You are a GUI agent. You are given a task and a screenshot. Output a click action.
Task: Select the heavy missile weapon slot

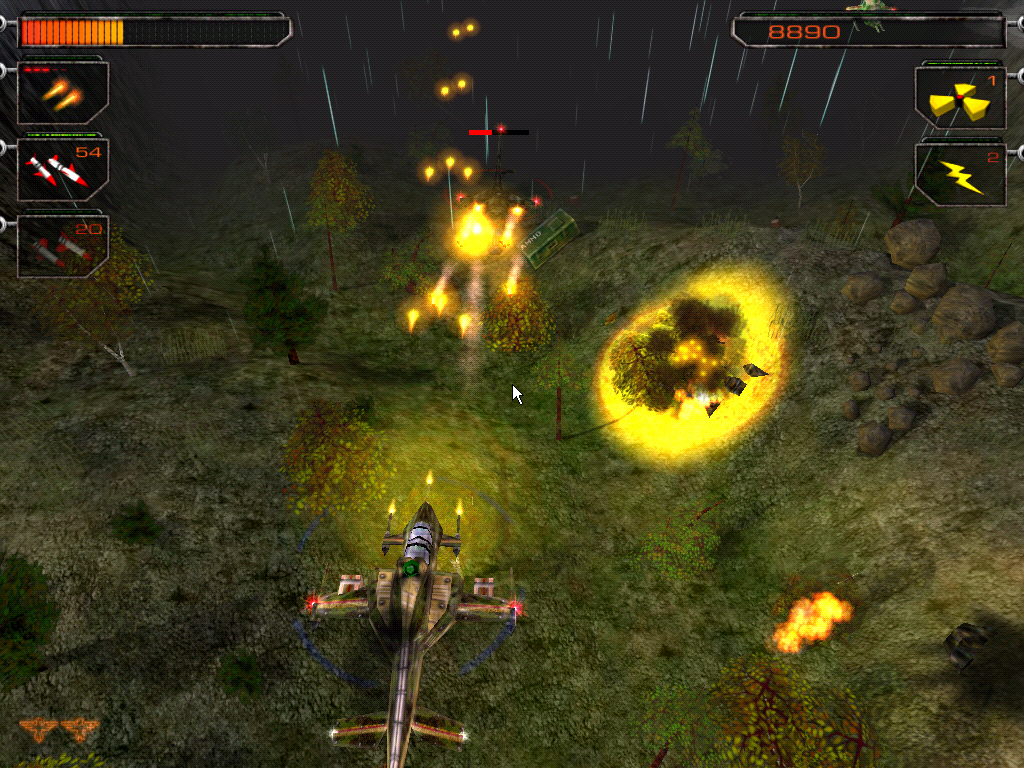point(62,246)
